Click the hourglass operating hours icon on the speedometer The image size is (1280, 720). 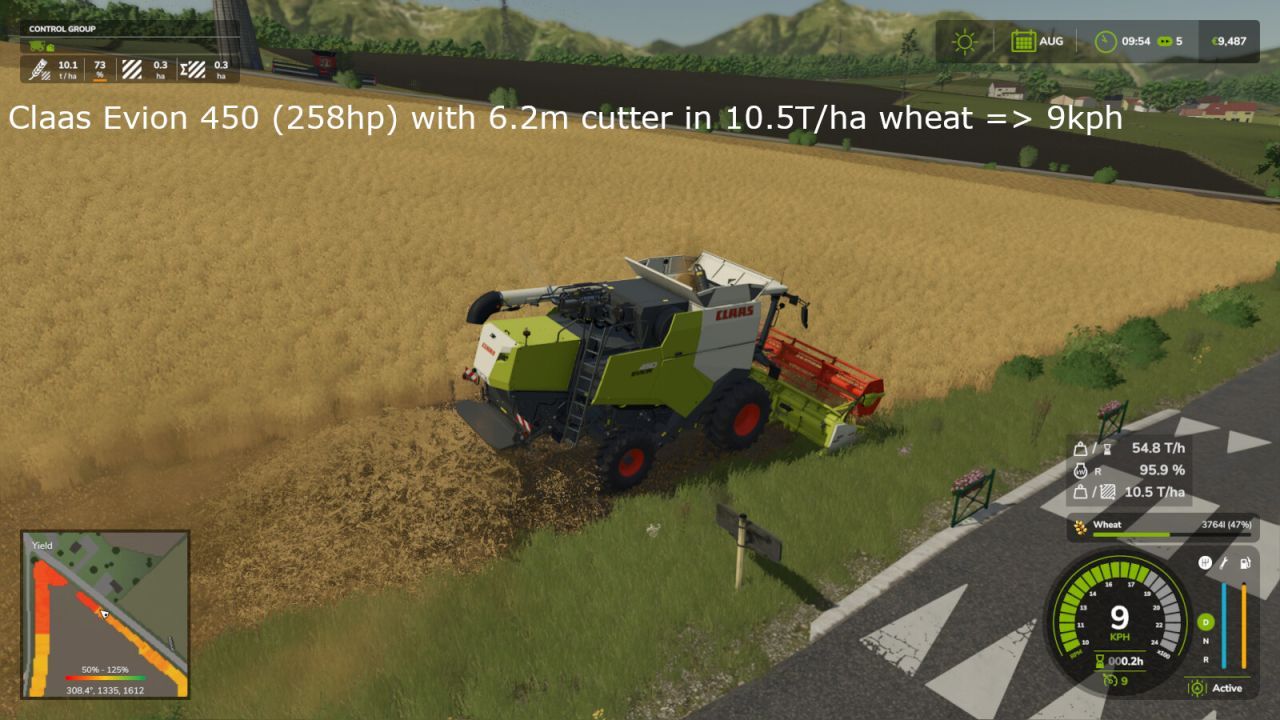pyautogui.click(x=1099, y=661)
